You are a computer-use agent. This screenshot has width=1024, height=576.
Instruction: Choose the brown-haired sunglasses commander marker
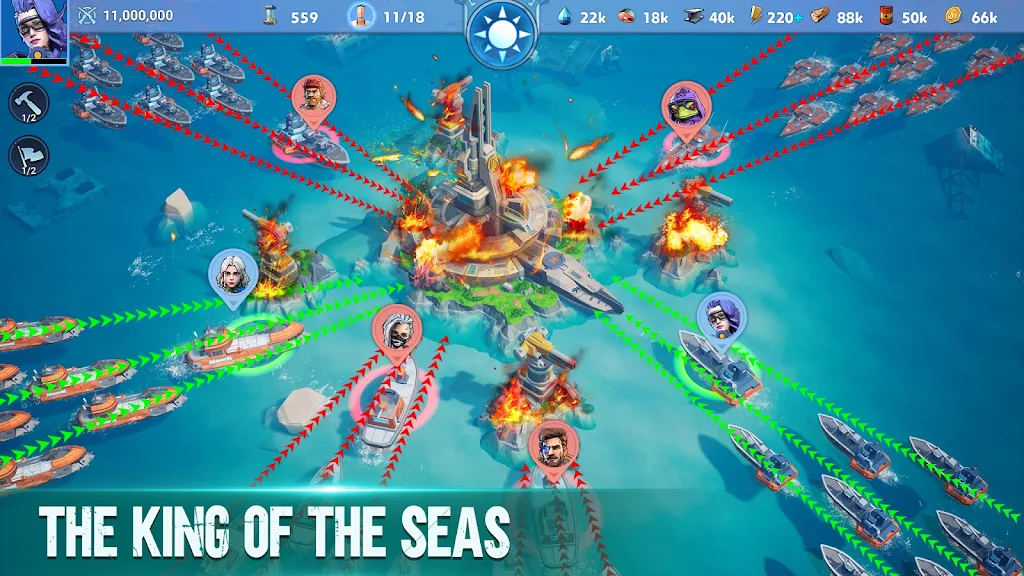[553, 445]
